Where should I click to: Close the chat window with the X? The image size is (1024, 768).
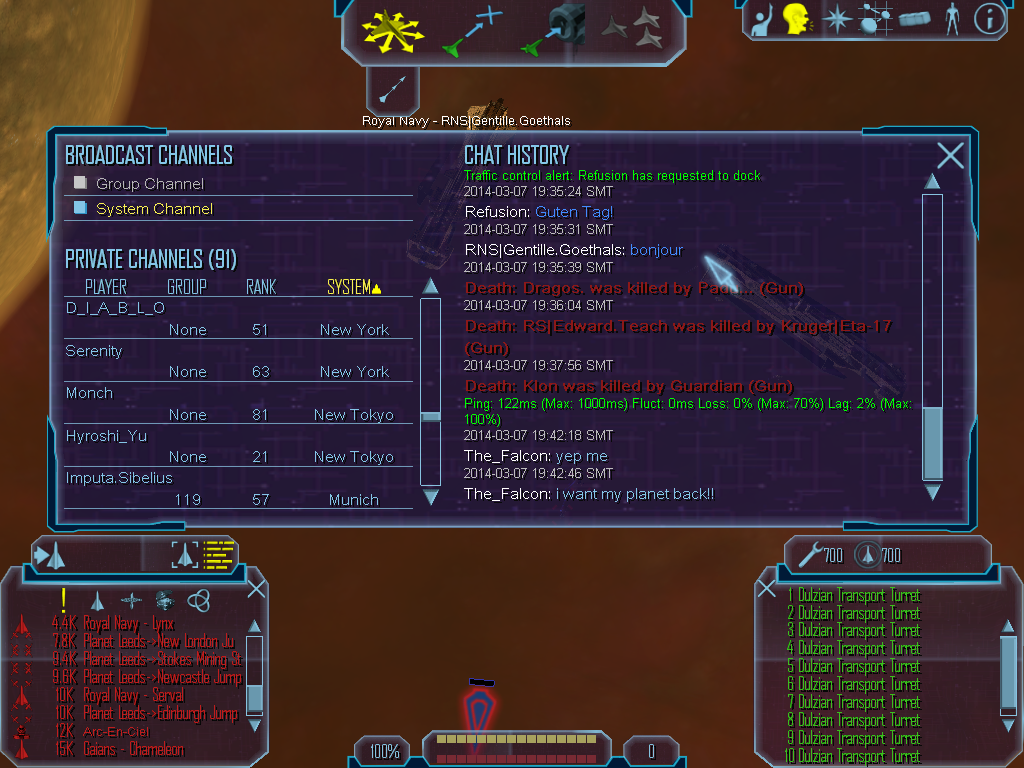(x=950, y=155)
